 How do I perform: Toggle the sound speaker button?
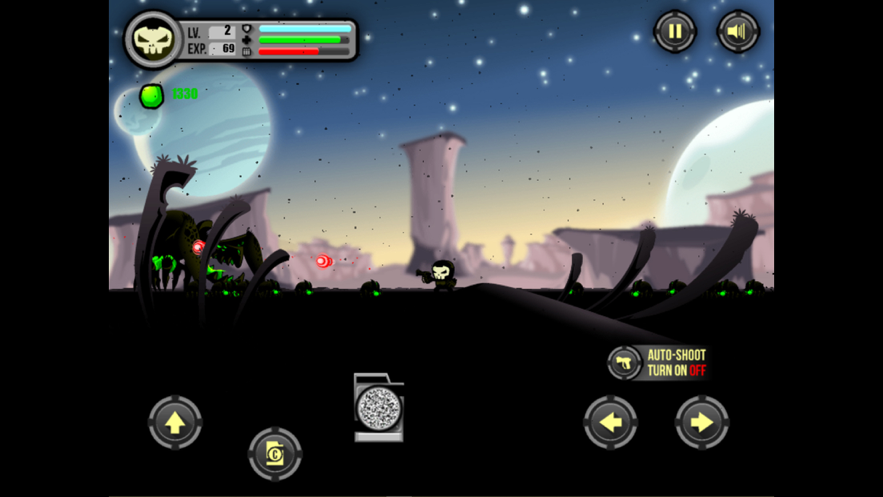point(738,32)
